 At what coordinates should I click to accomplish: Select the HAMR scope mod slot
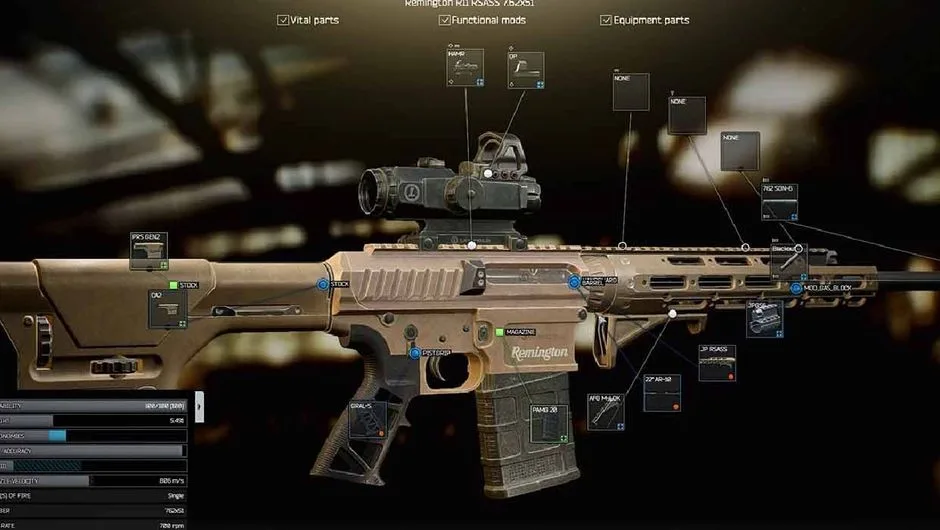[x=465, y=67]
